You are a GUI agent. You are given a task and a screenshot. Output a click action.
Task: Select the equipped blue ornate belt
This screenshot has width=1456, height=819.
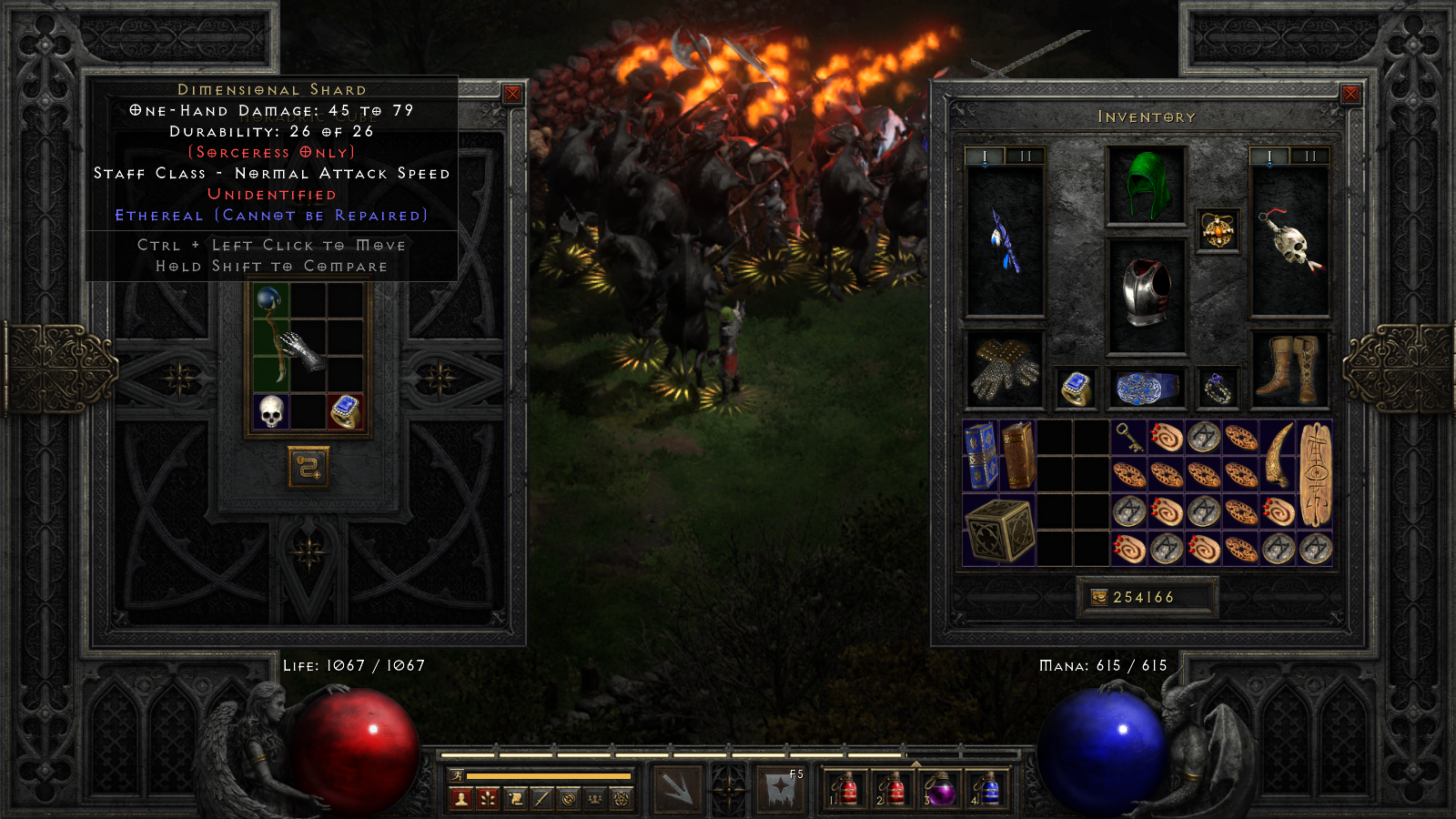click(x=1147, y=388)
